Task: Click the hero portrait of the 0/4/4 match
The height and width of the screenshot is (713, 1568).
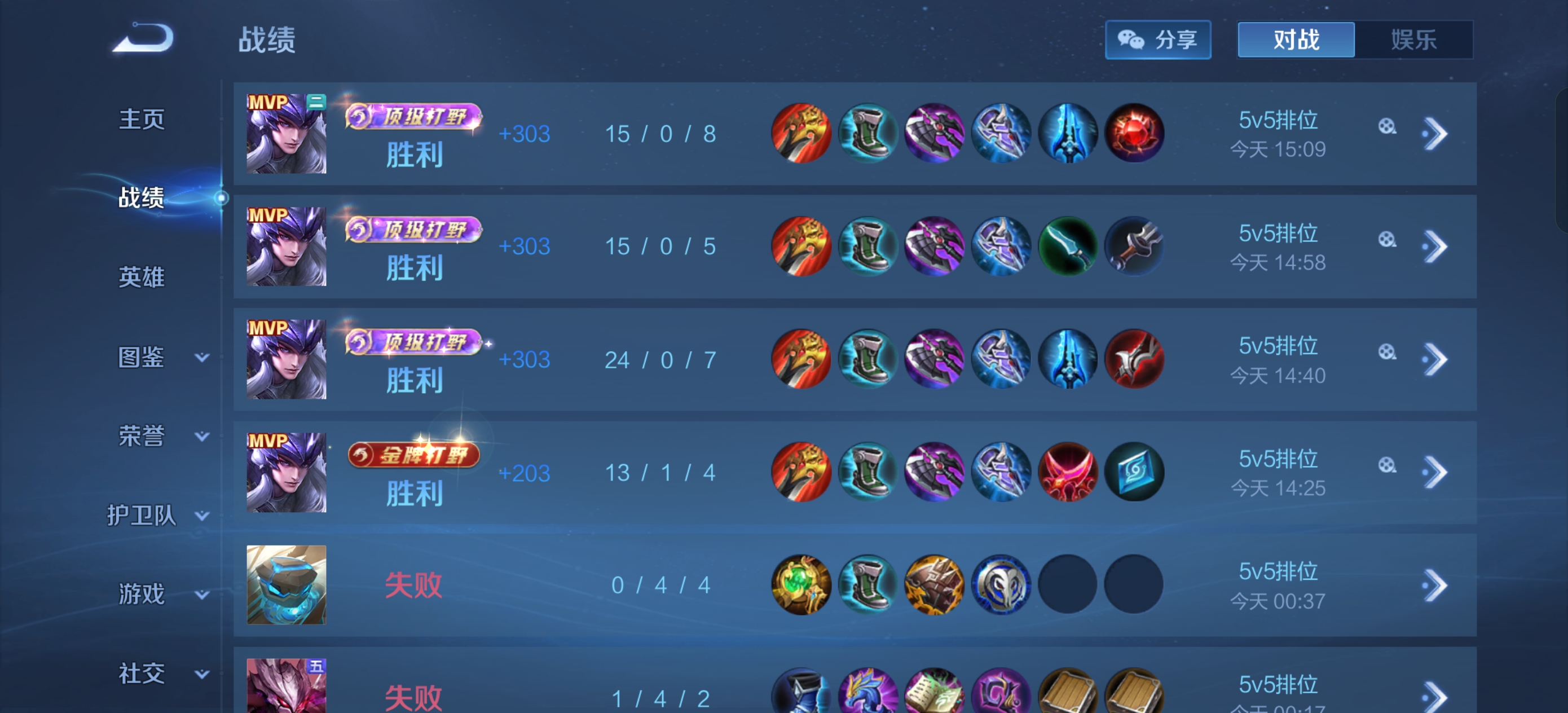Action: click(x=286, y=585)
